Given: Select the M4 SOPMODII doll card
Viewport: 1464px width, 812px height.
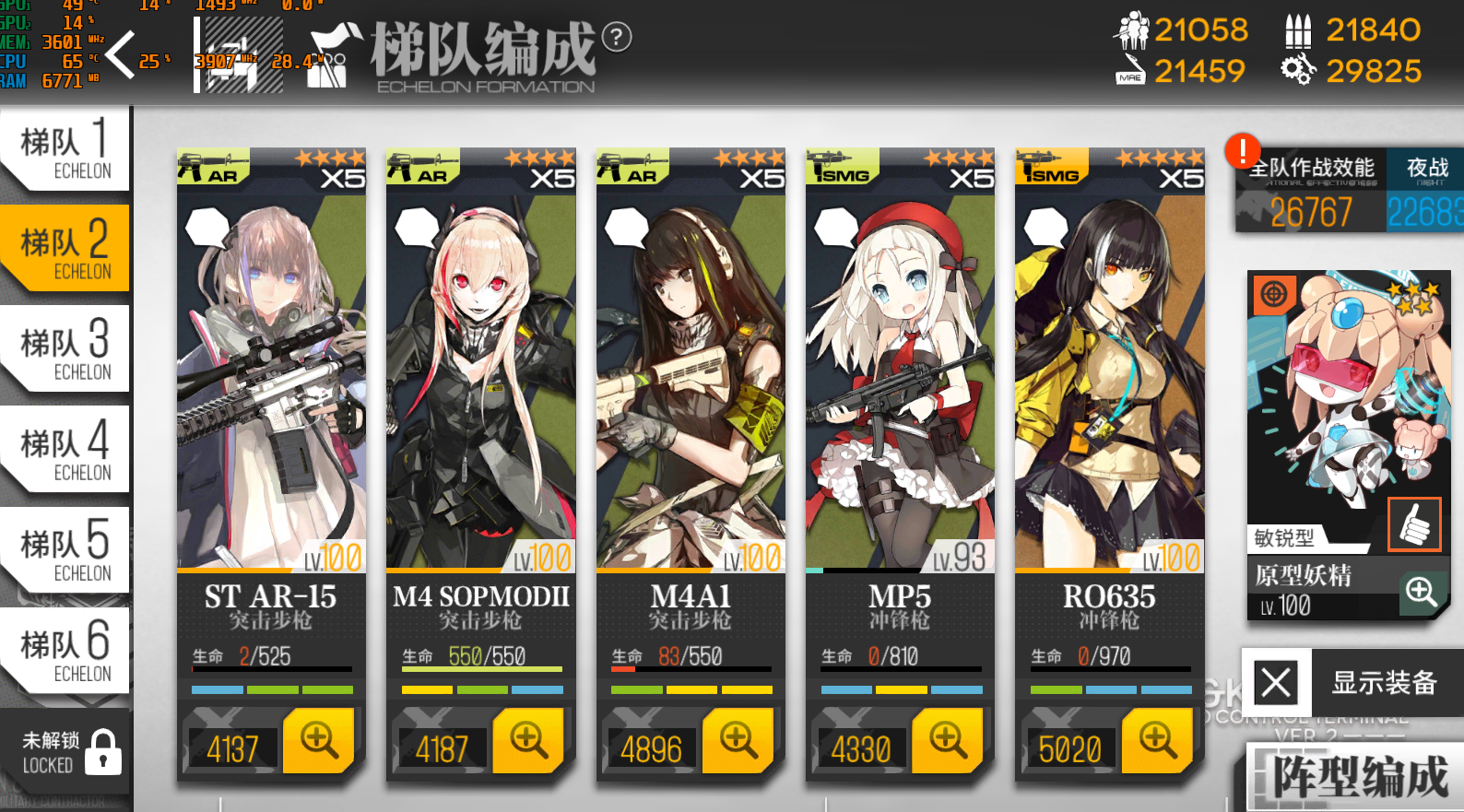Looking at the screenshot, I should coord(480,387).
